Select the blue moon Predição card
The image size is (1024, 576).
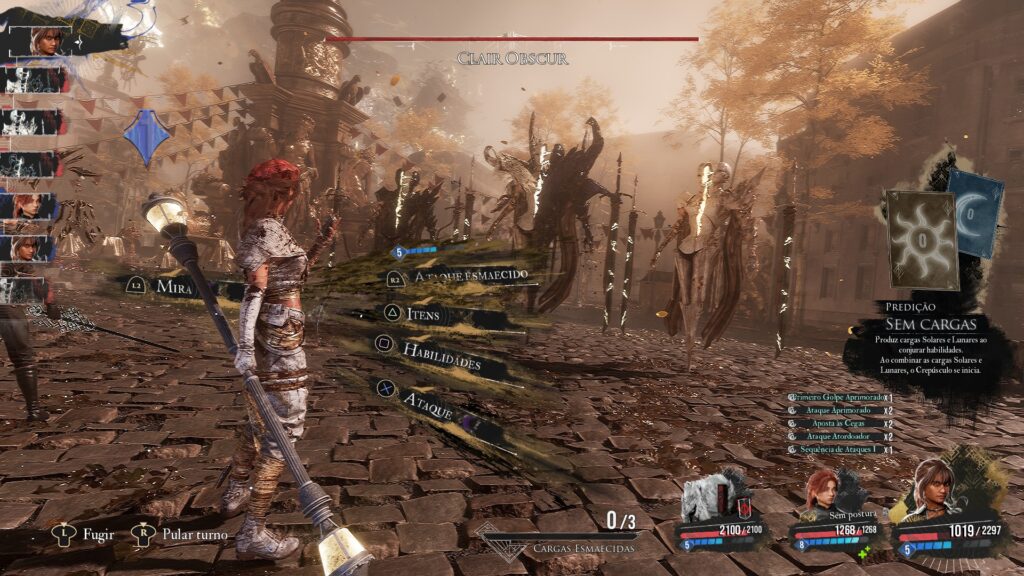point(974,214)
